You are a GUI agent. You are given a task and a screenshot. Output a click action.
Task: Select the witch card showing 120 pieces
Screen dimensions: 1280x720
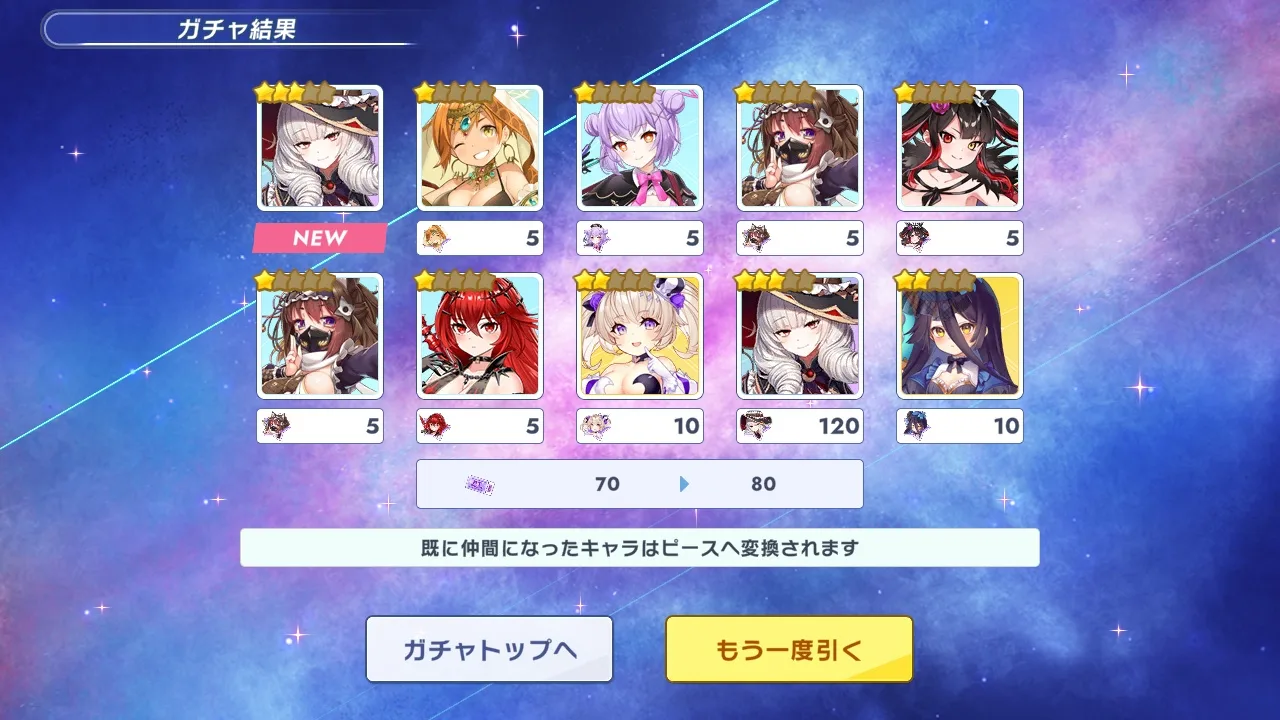[800, 336]
